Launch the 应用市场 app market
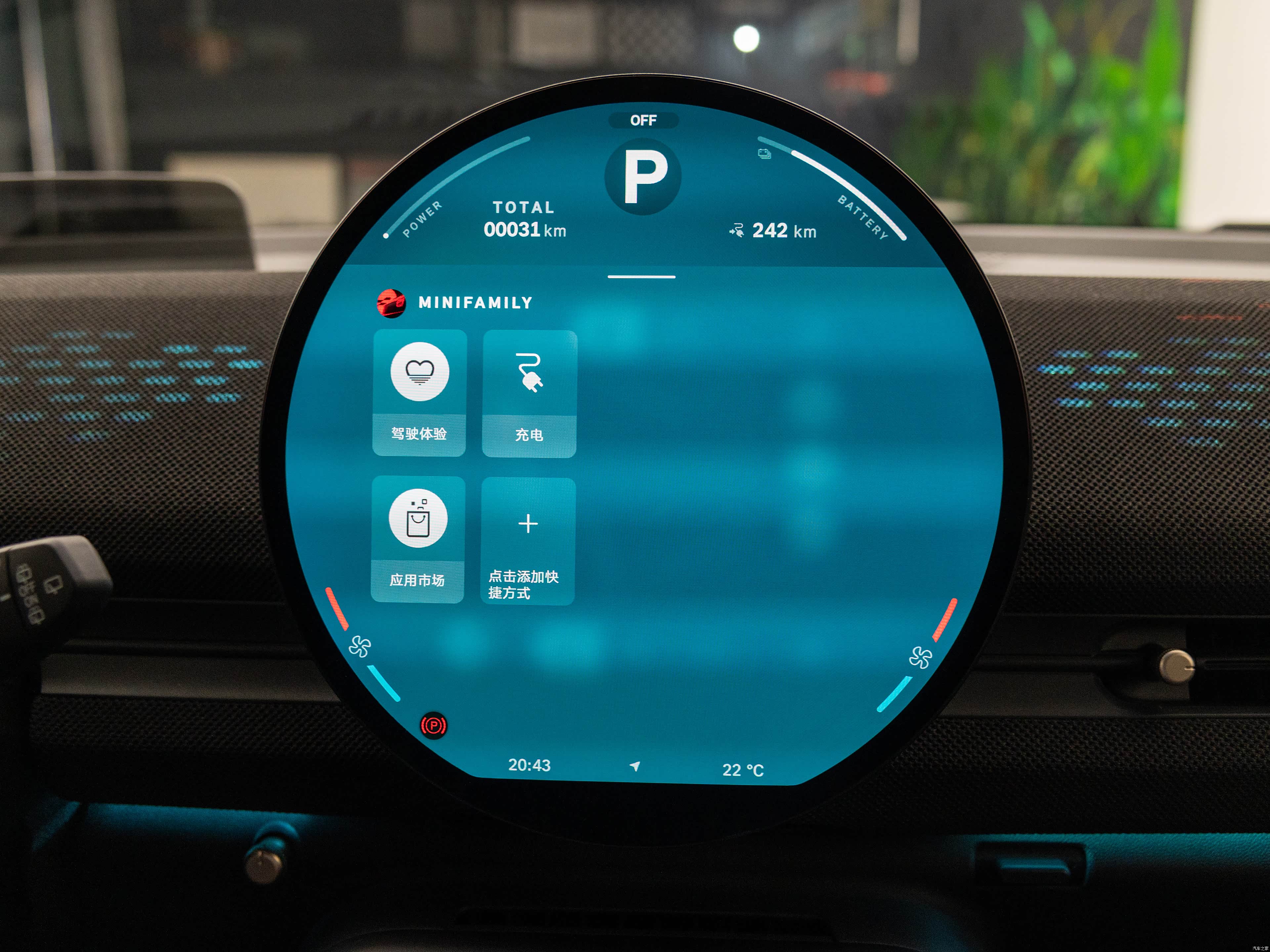Screen dimensions: 1270x952 pyautogui.click(x=417, y=539)
